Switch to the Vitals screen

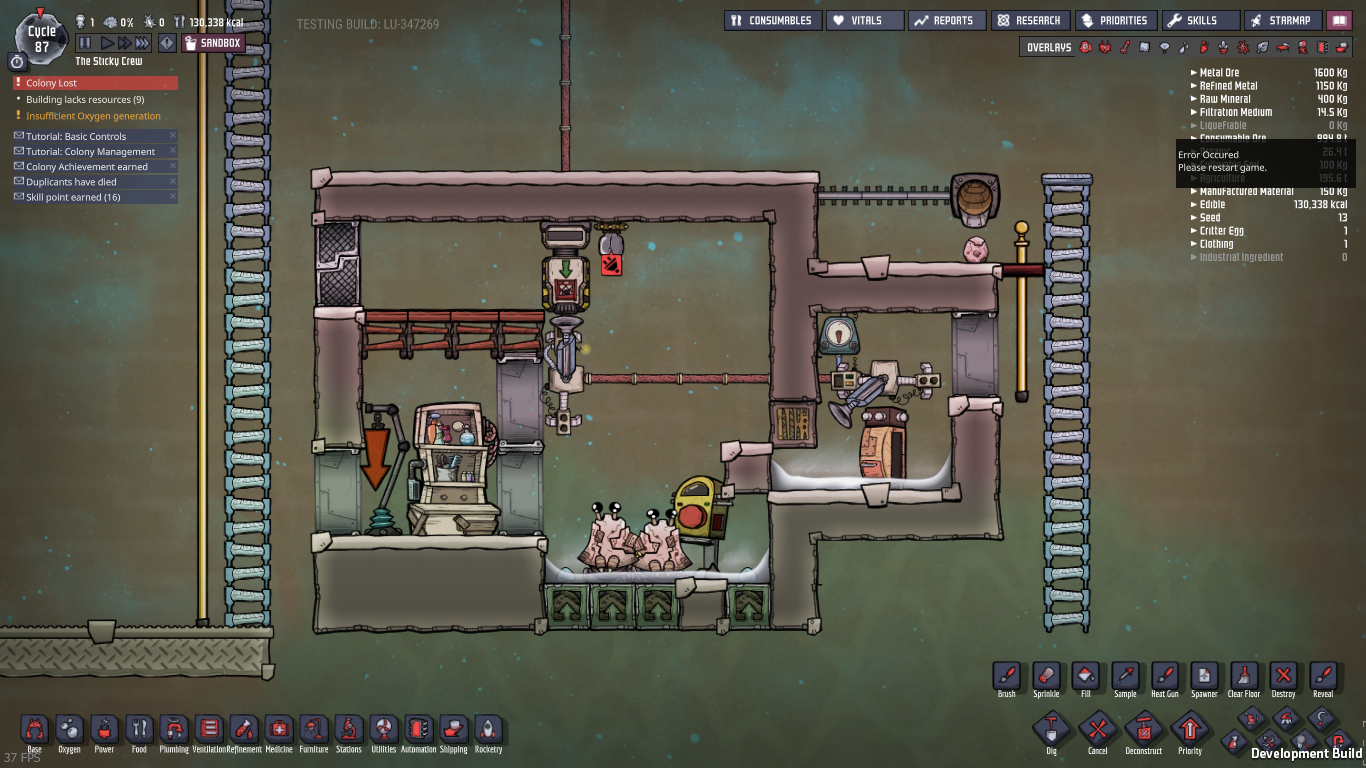(864, 20)
